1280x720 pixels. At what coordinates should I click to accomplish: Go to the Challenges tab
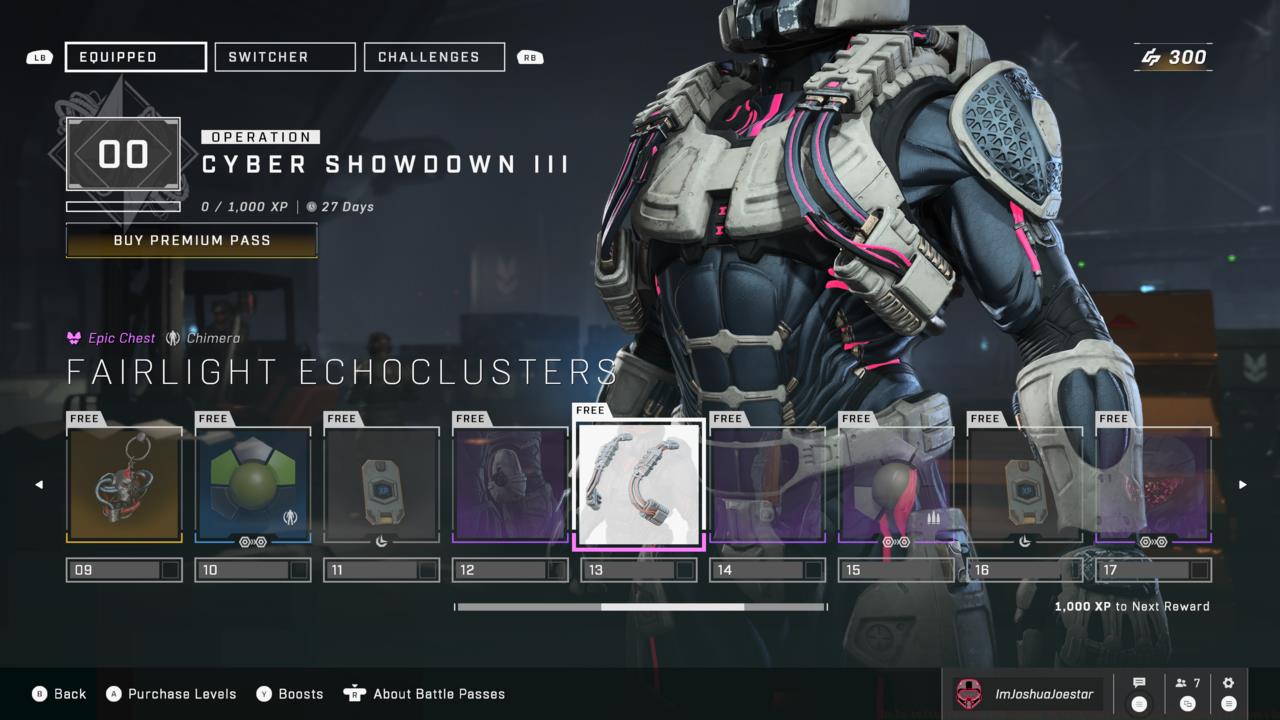tap(434, 57)
